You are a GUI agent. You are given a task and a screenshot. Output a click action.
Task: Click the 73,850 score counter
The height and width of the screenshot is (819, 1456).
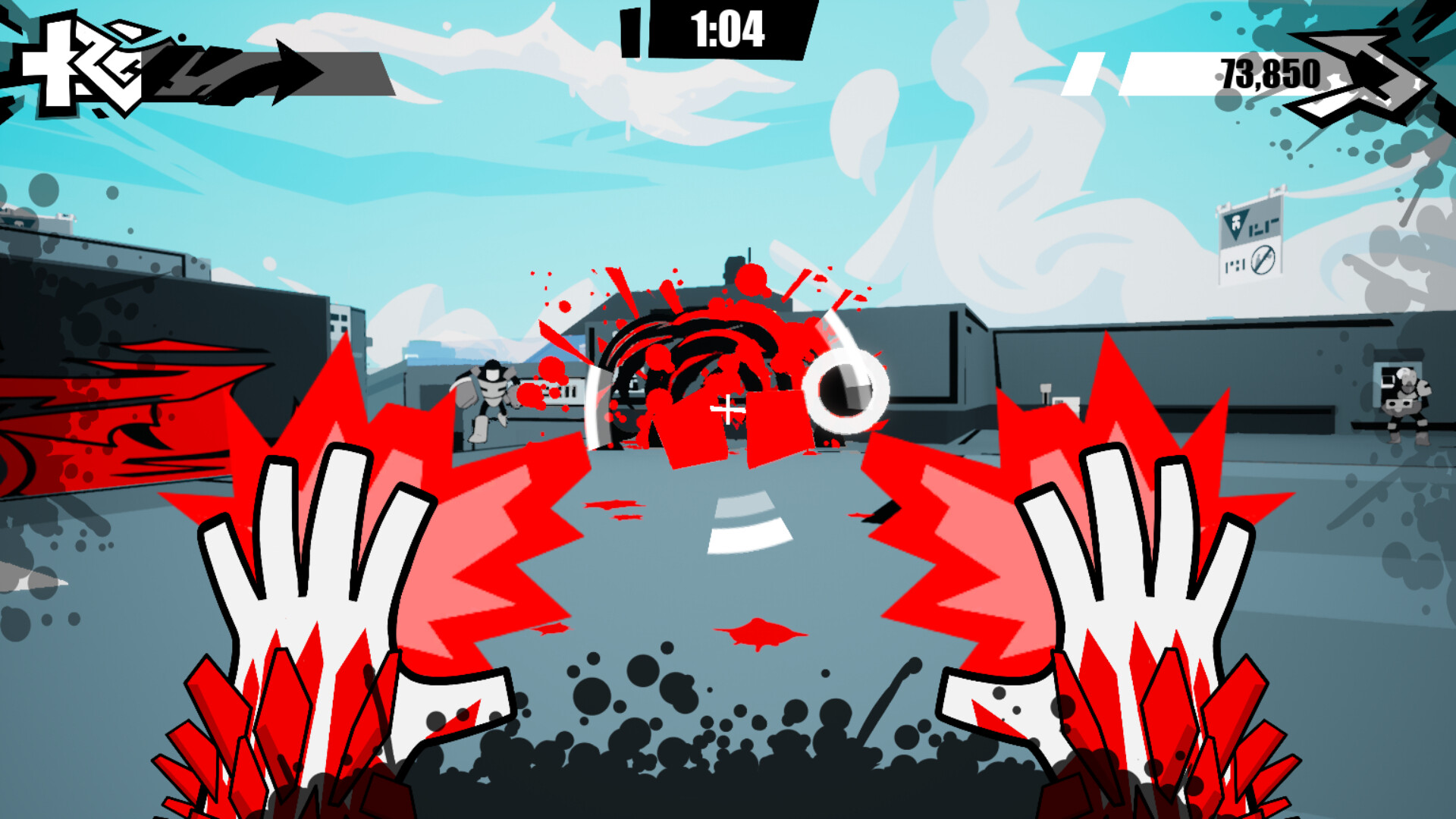coord(1270,72)
